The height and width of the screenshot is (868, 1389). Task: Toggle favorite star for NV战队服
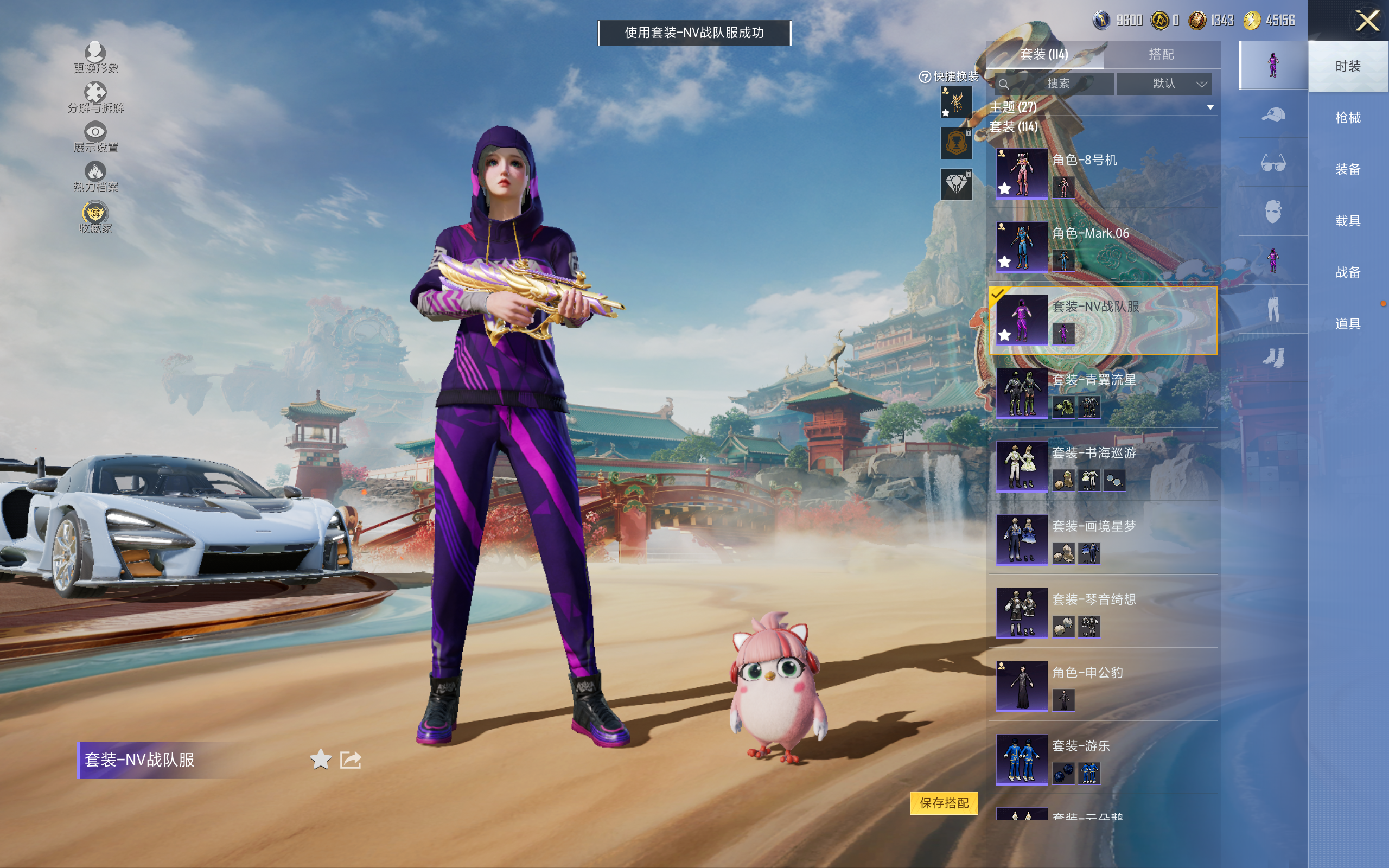pyautogui.click(x=320, y=759)
